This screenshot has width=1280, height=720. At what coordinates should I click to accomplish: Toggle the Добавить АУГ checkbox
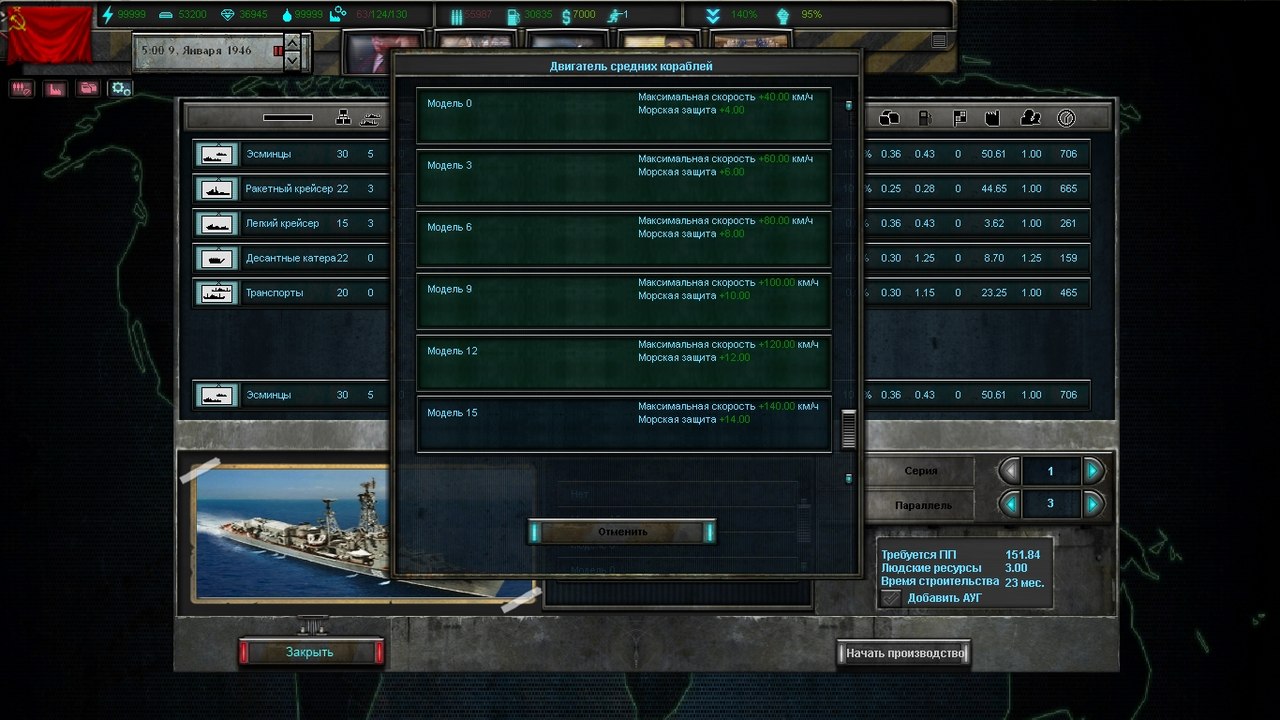tap(891, 598)
